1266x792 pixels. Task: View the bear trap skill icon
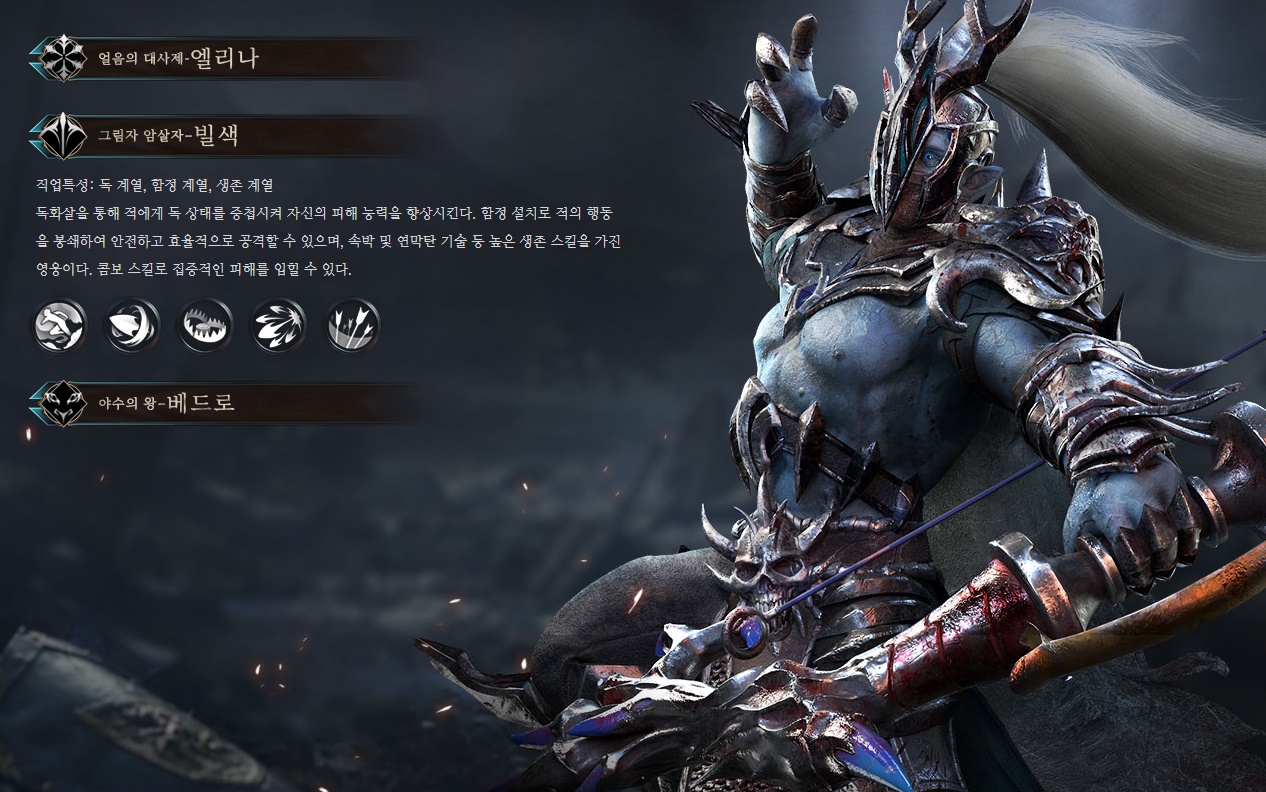pos(205,326)
